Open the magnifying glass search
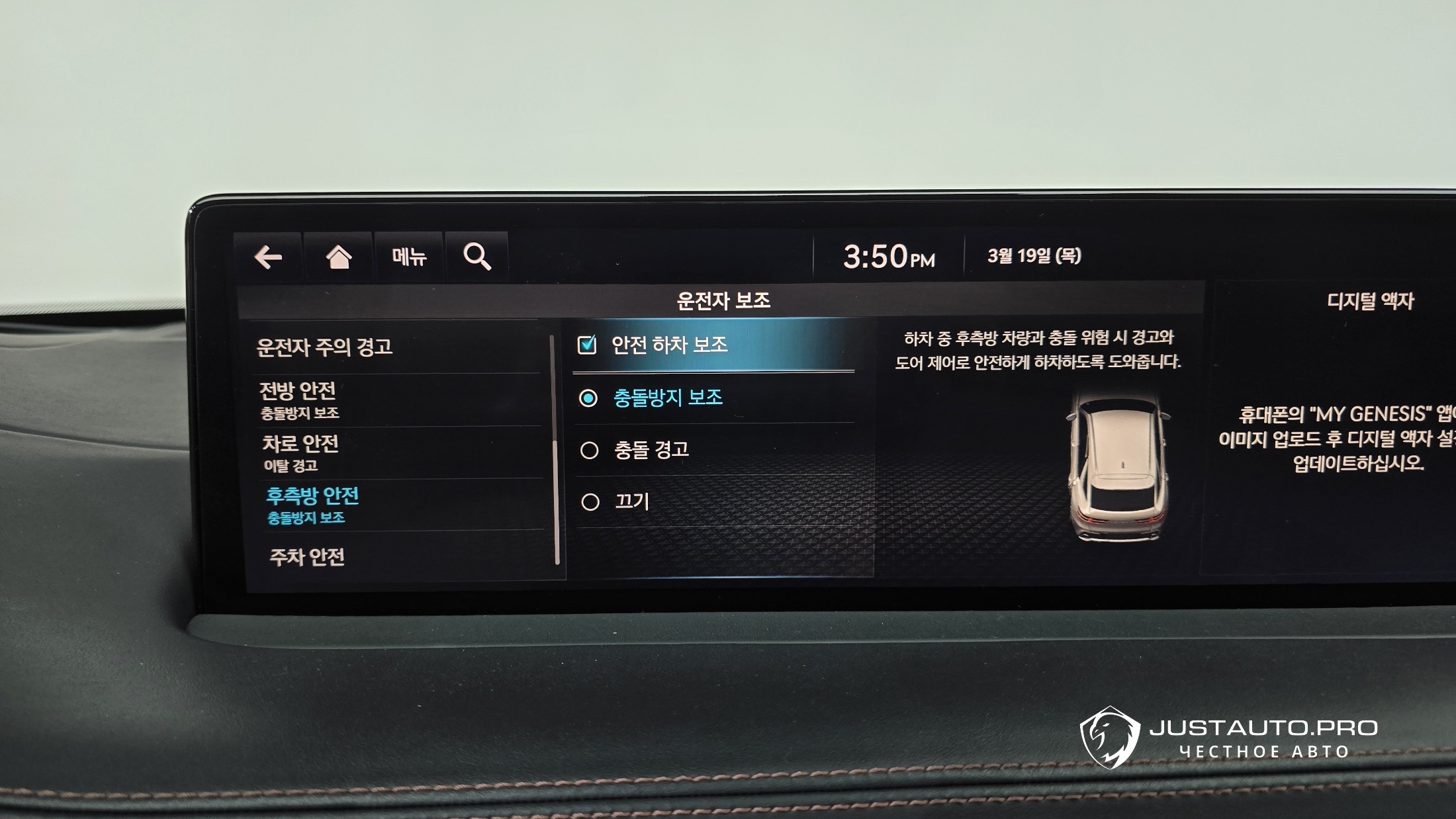 [x=477, y=257]
